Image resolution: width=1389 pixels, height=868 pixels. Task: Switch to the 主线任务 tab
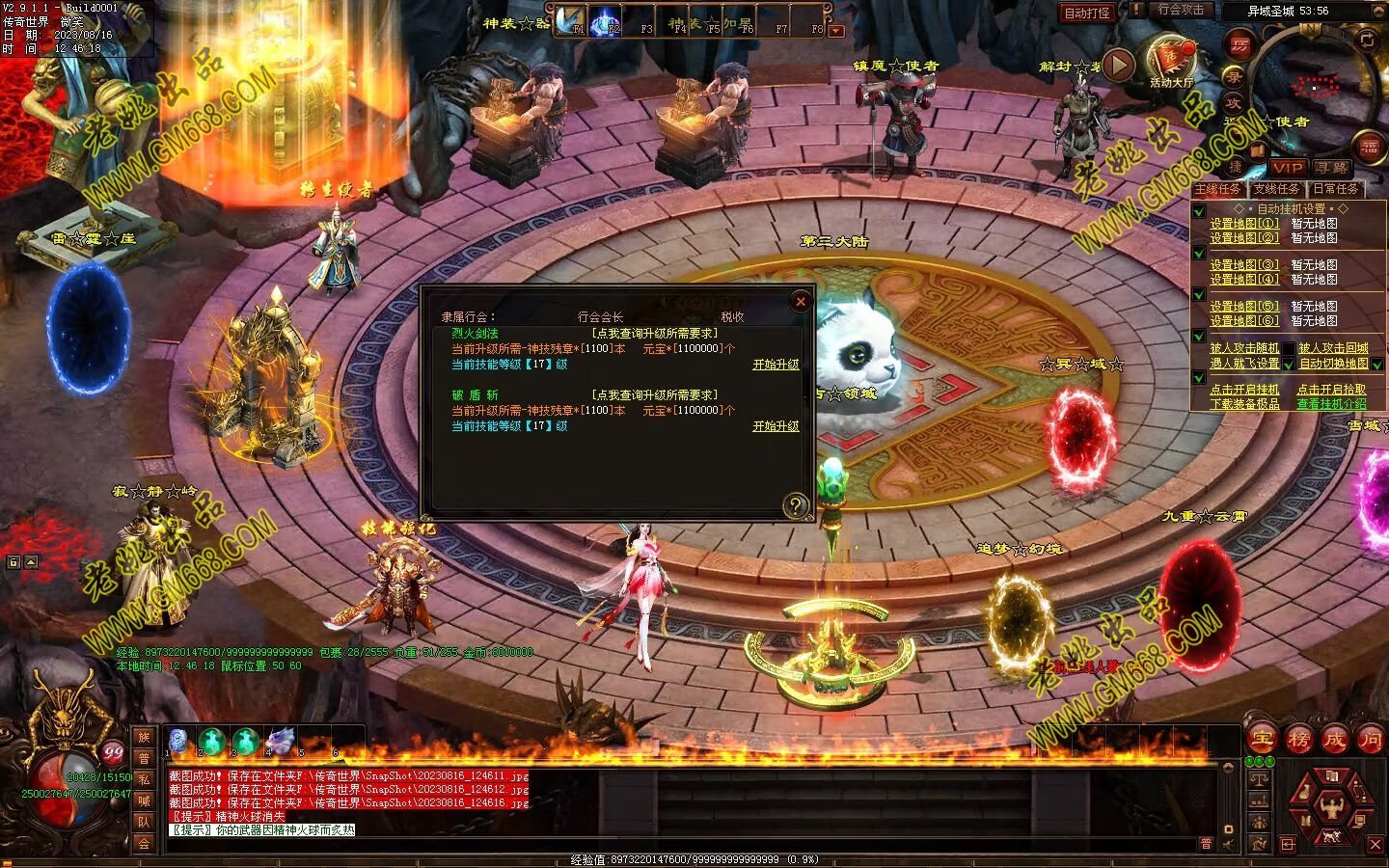[1218, 189]
